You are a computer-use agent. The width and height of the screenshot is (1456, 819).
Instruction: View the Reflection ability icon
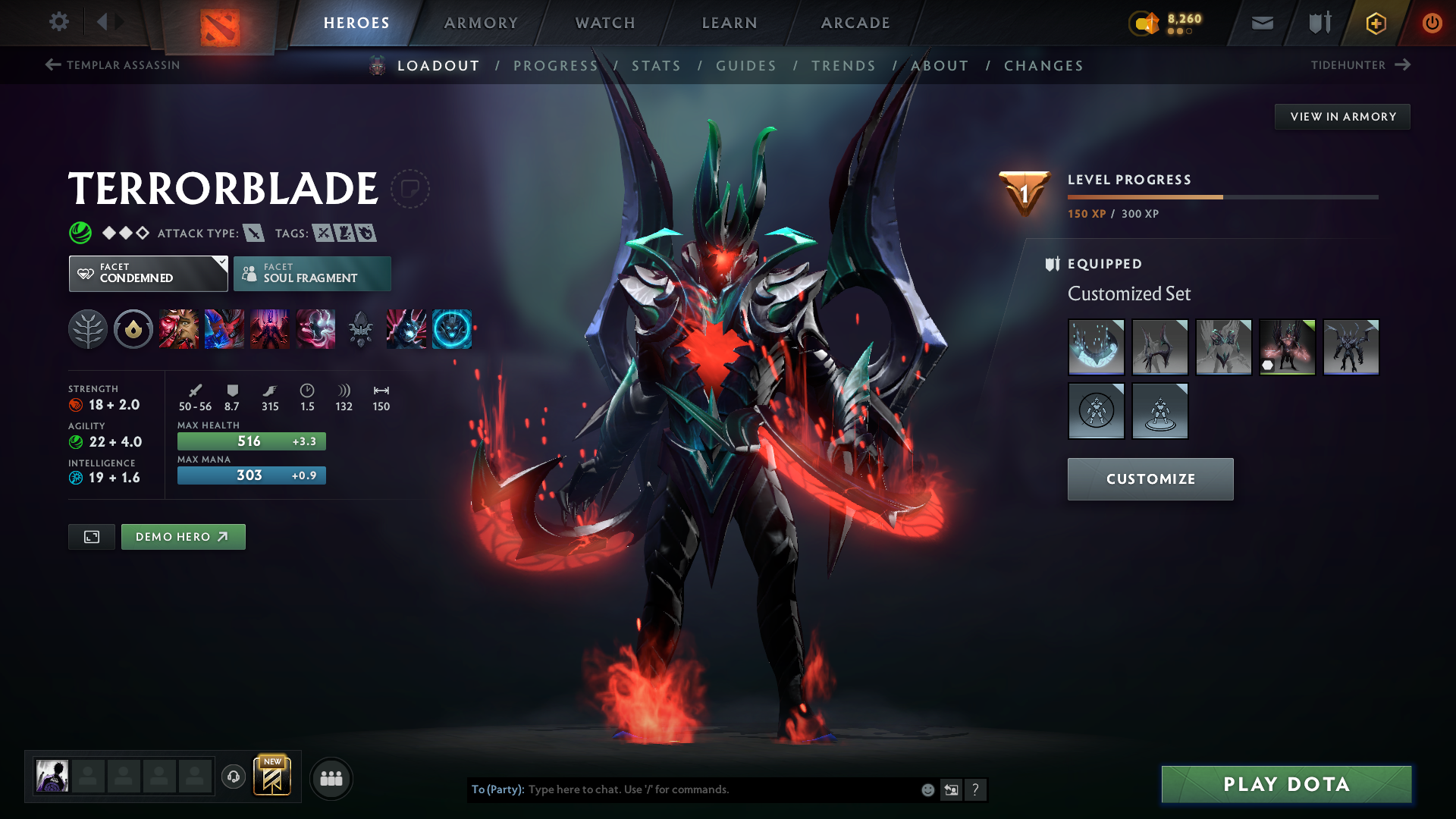(179, 329)
